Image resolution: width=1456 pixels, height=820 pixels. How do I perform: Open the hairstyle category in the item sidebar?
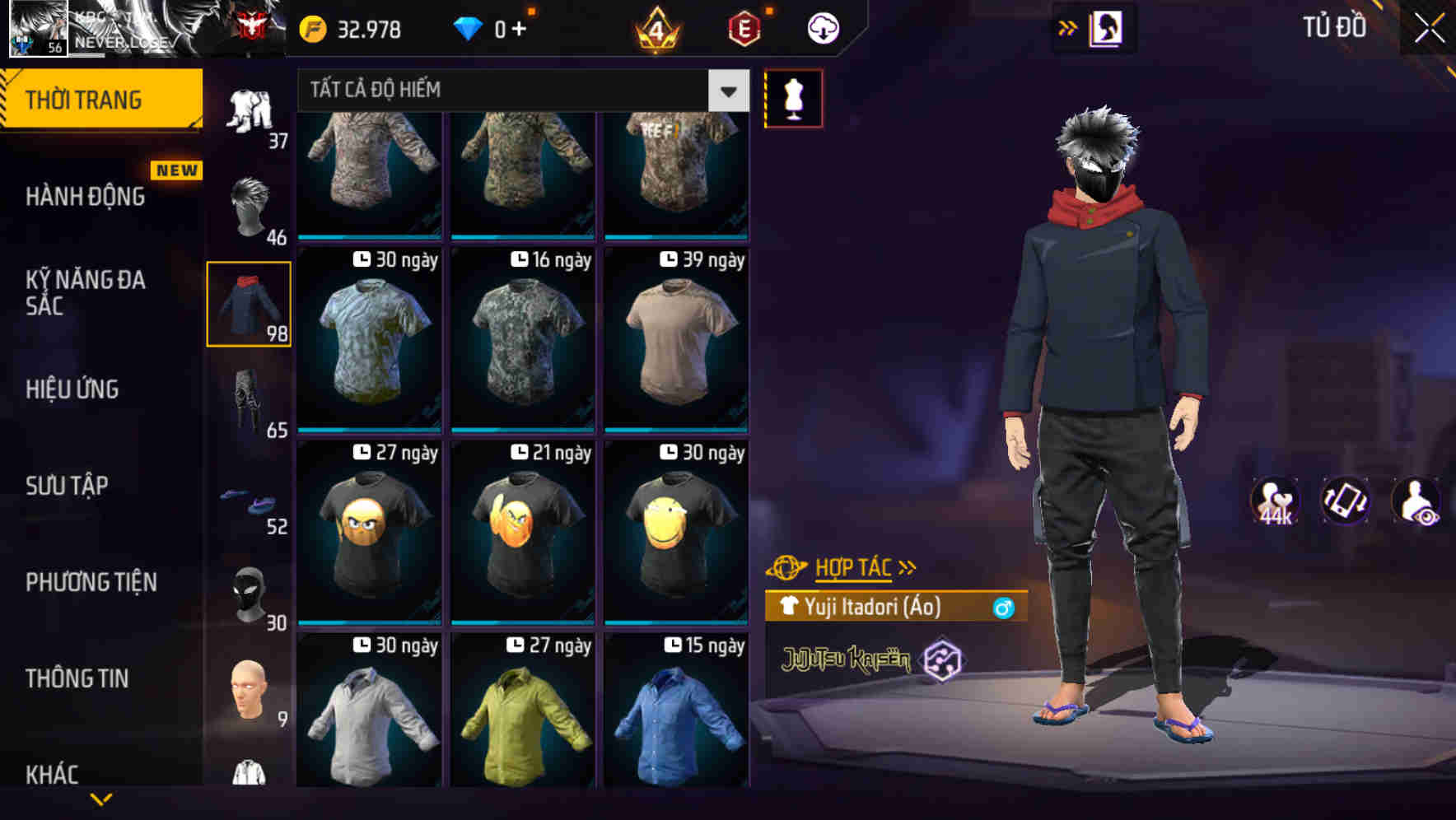[x=248, y=202]
